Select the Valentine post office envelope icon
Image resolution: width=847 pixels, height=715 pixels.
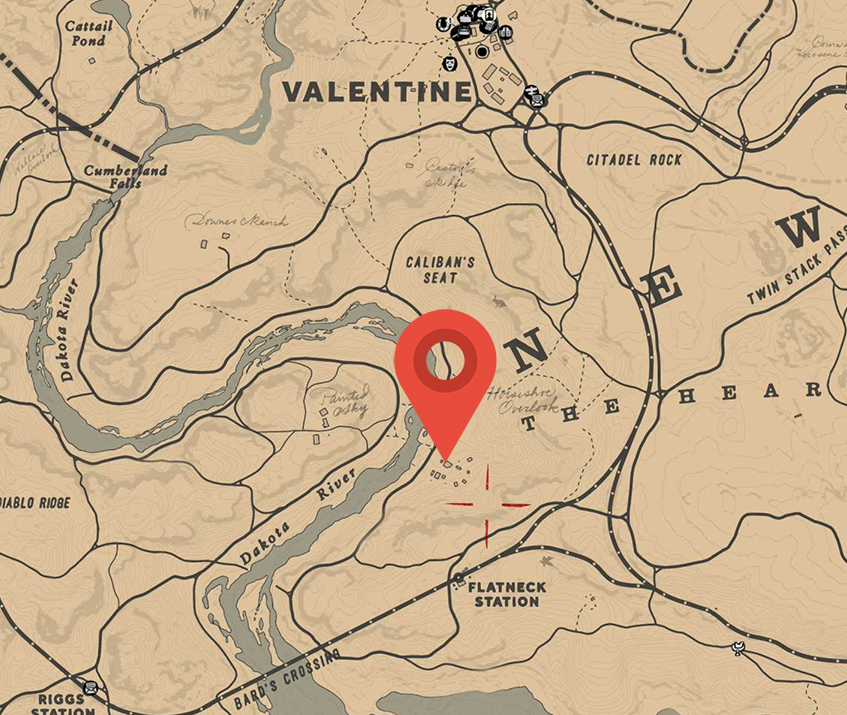pos(538,100)
